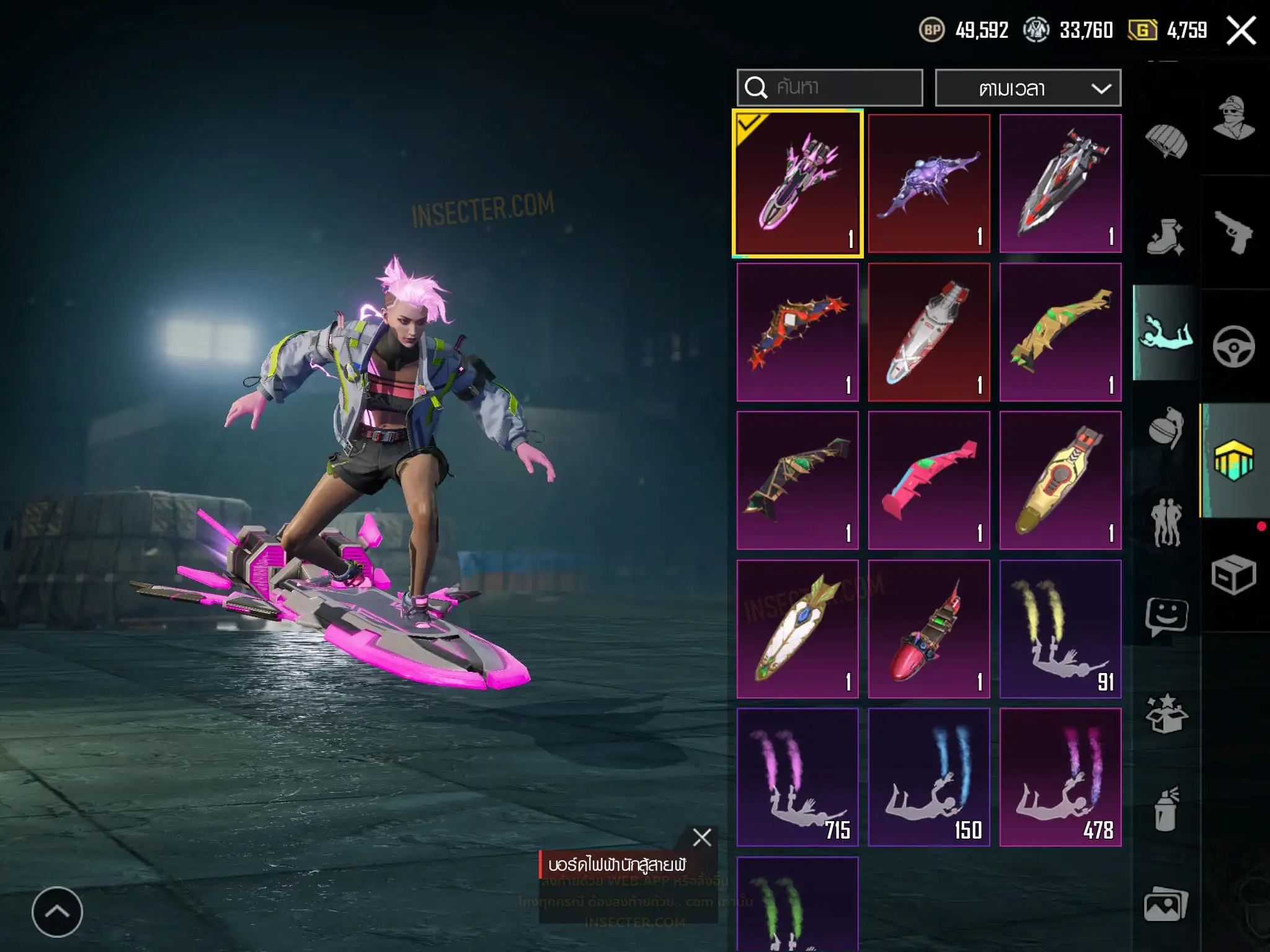Image resolution: width=1270 pixels, height=952 pixels.
Task: Select the flat pink surfboard item
Action: pos(929,480)
